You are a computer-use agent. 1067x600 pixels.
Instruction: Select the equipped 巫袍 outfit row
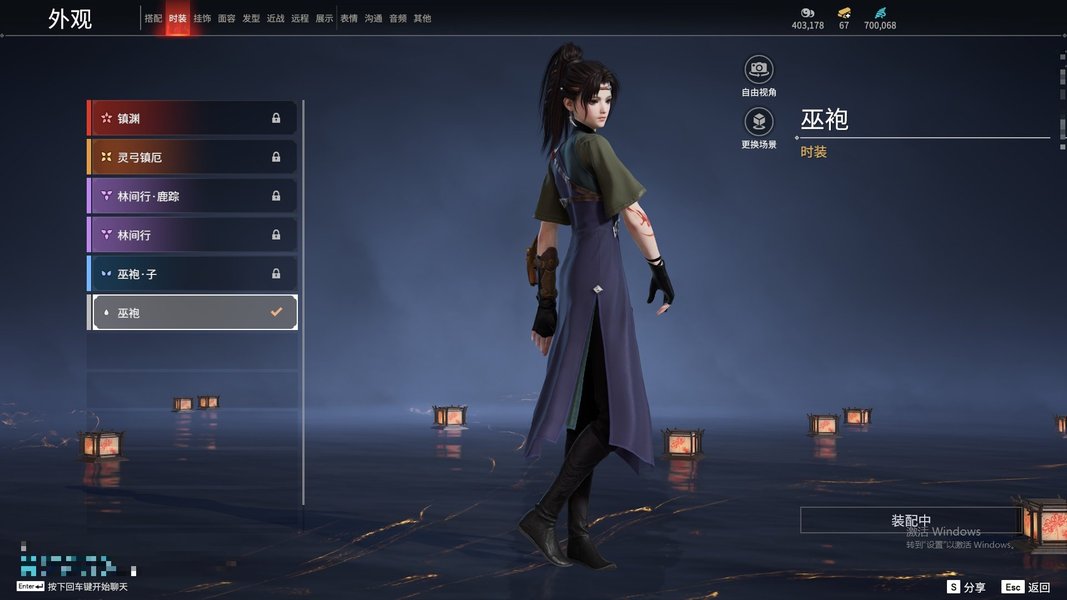coord(193,313)
